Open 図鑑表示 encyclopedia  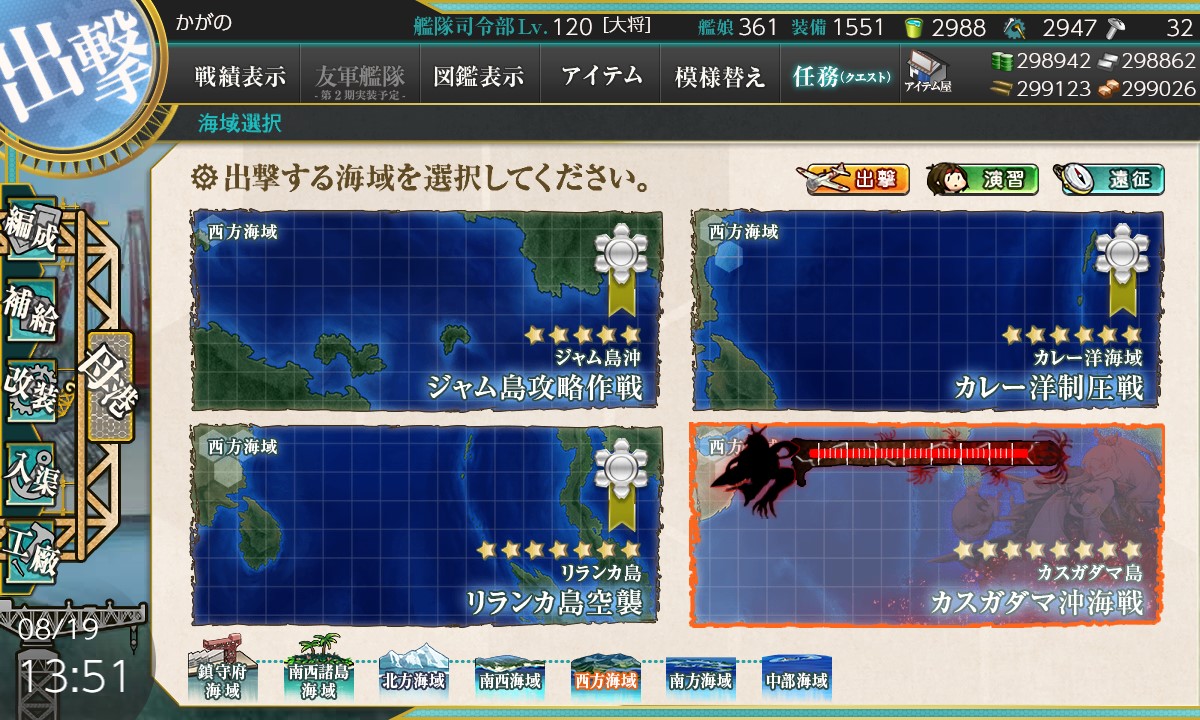click(479, 77)
